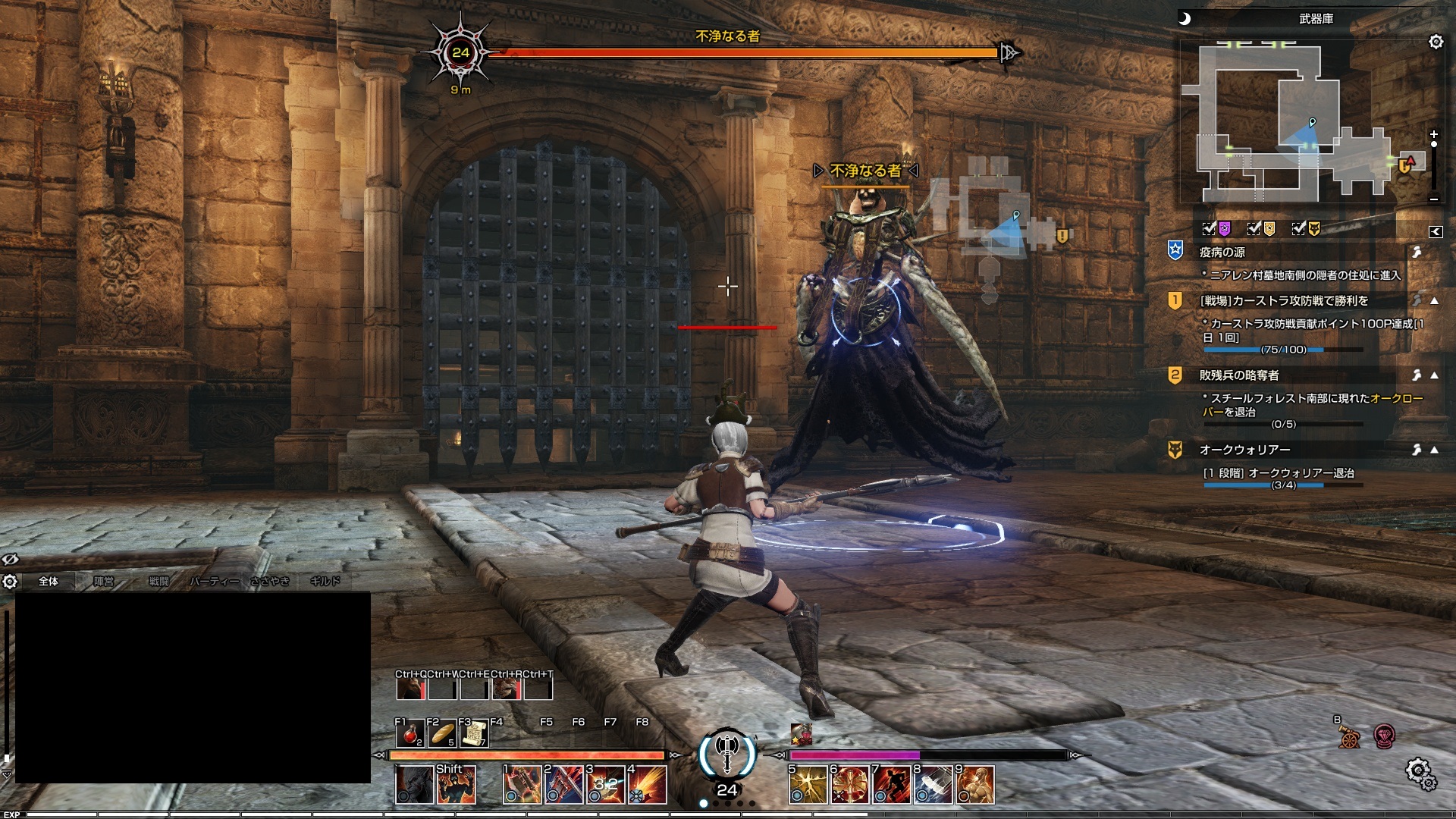Open the gear settings menu at bottom right
The image size is (1456, 819).
click(x=1420, y=773)
